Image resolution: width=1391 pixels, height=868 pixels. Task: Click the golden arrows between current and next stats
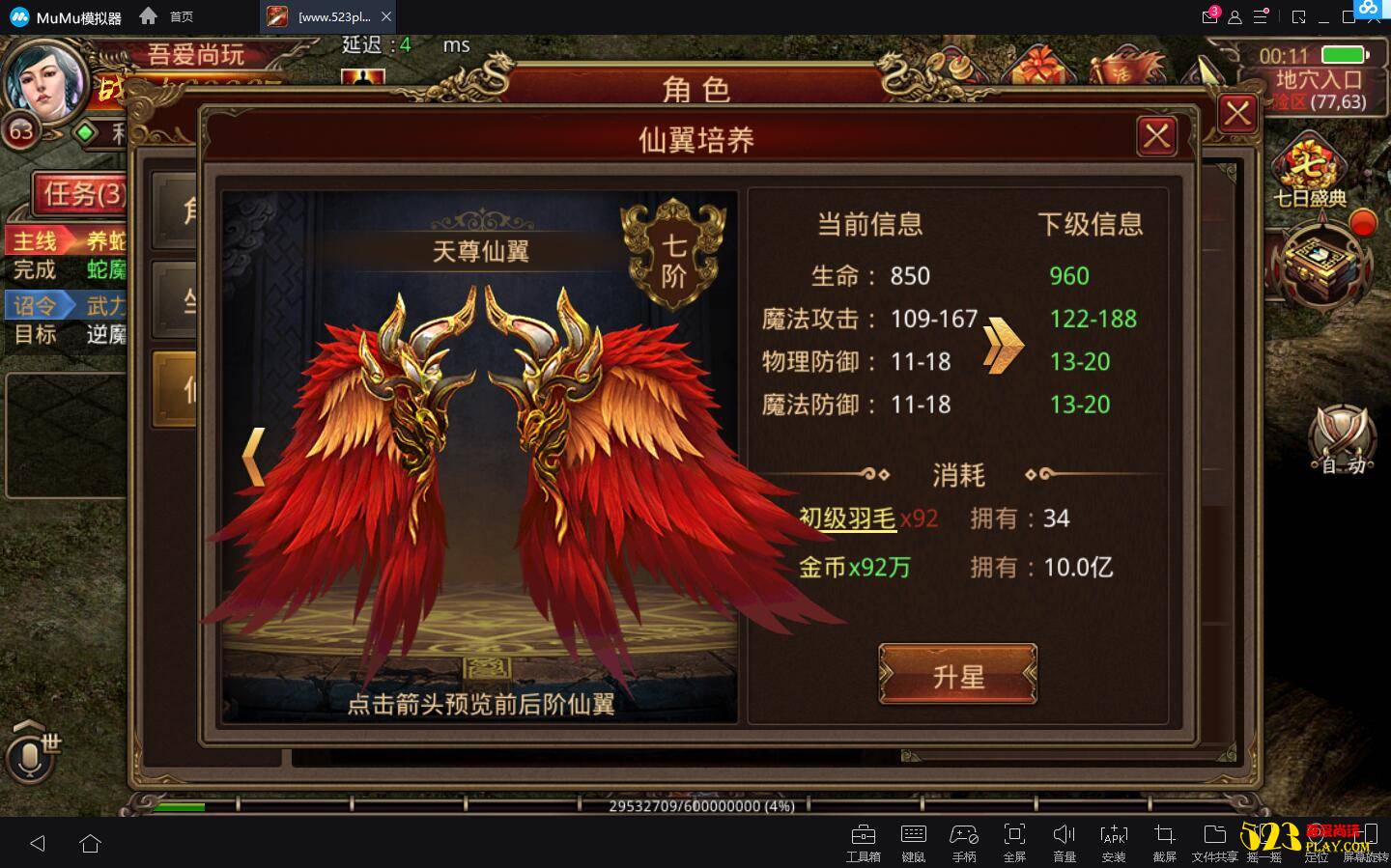tap(1002, 344)
